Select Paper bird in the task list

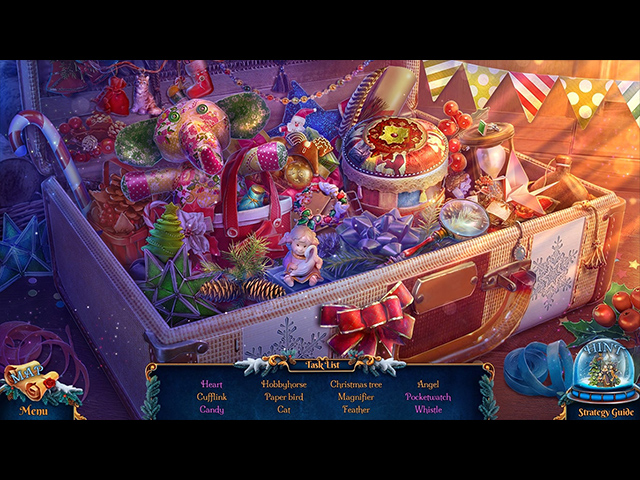click(284, 397)
